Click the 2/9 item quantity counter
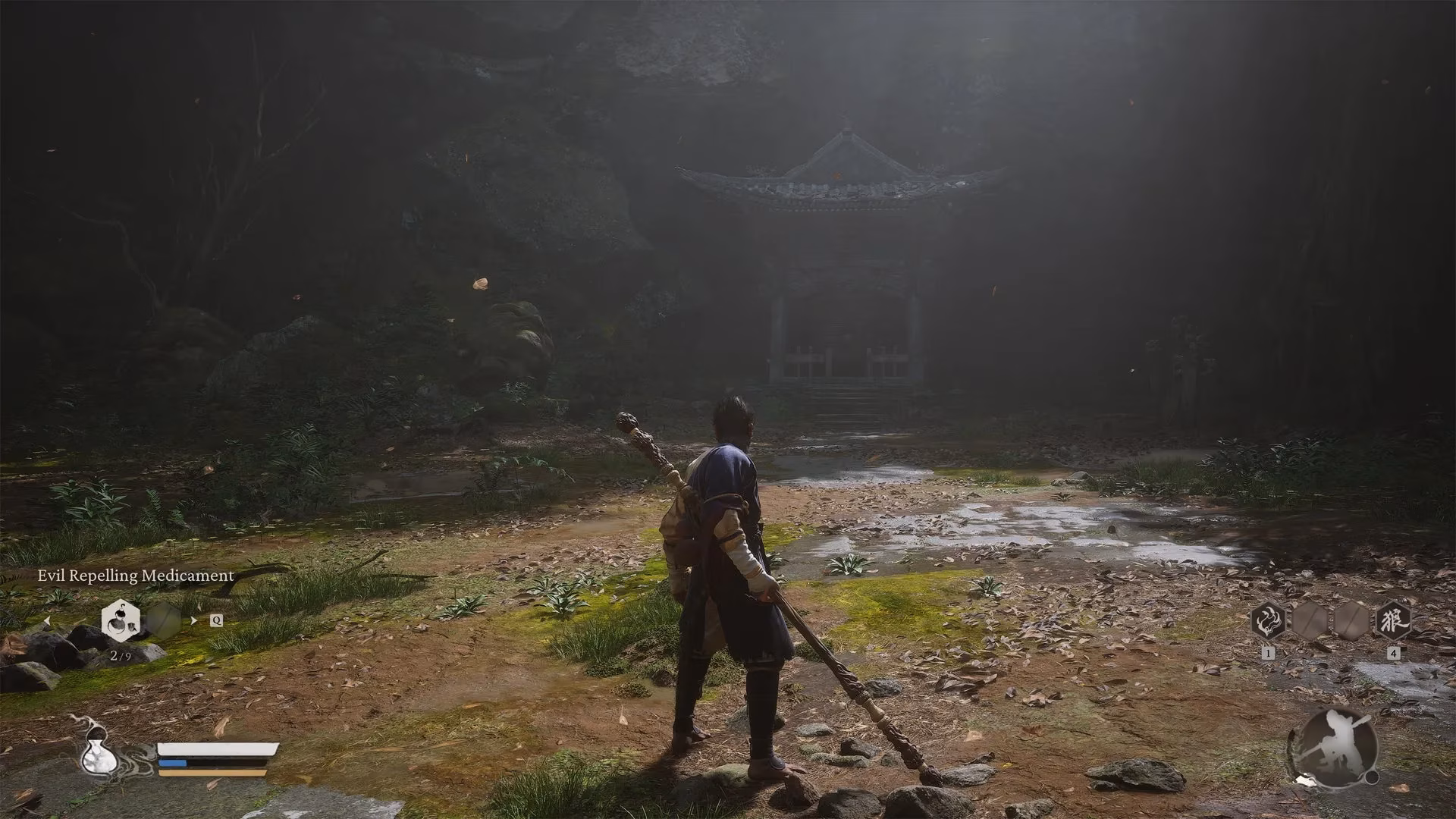1456x819 pixels. (x=121, y=657)
